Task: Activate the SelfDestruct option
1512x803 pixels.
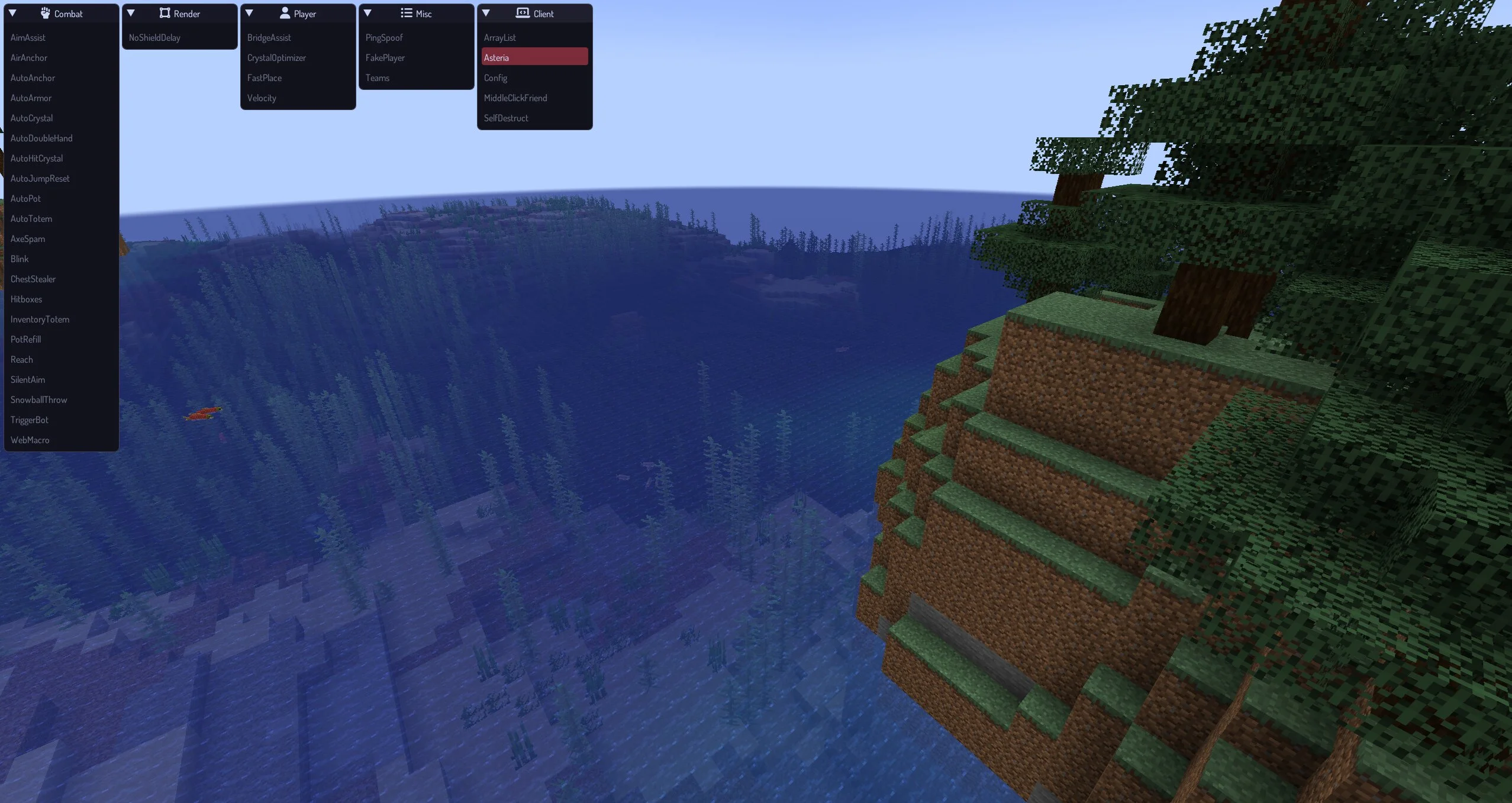Action: click(506, 118)
